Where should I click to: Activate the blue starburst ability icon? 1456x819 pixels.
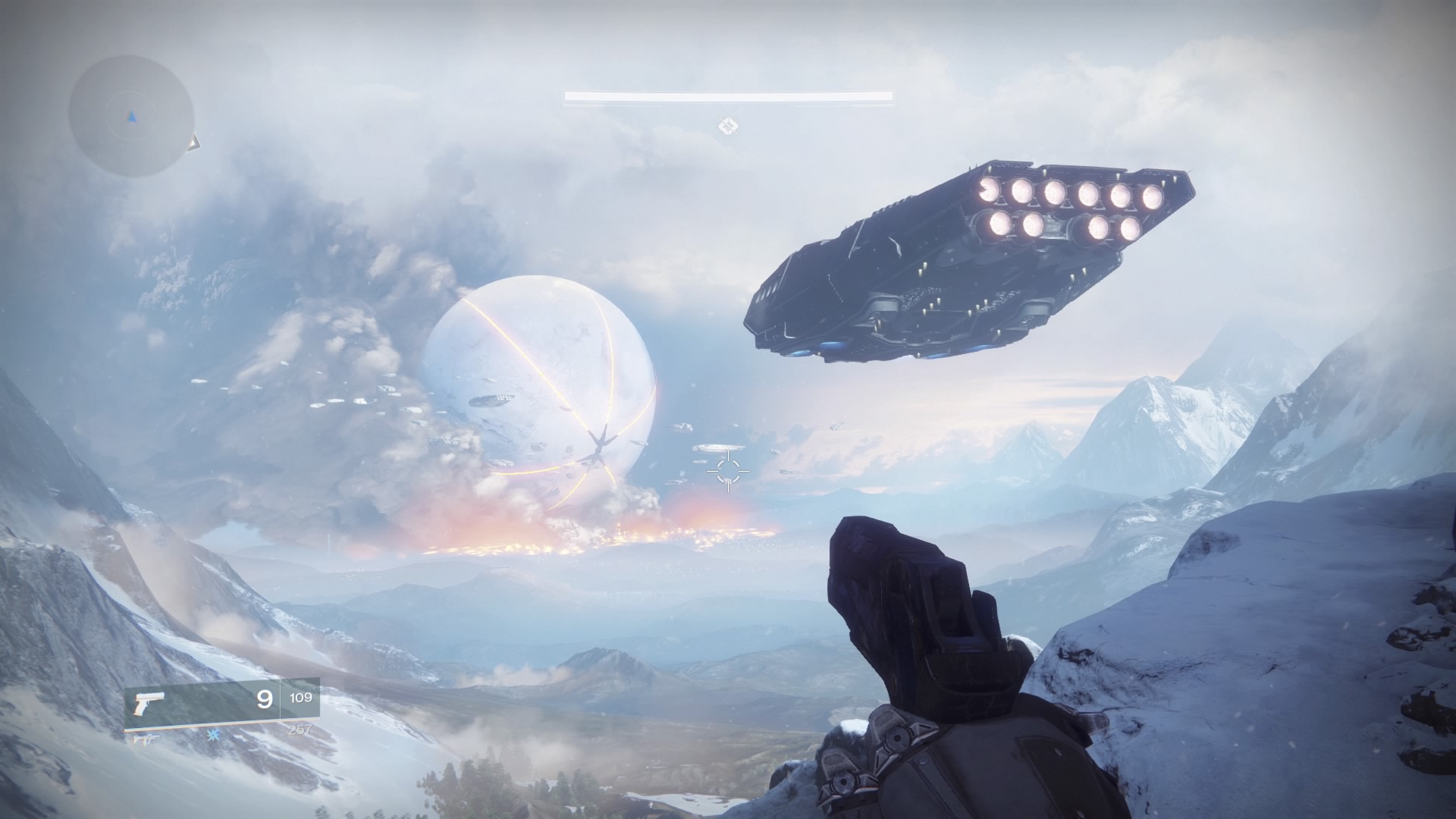[214, 736]
